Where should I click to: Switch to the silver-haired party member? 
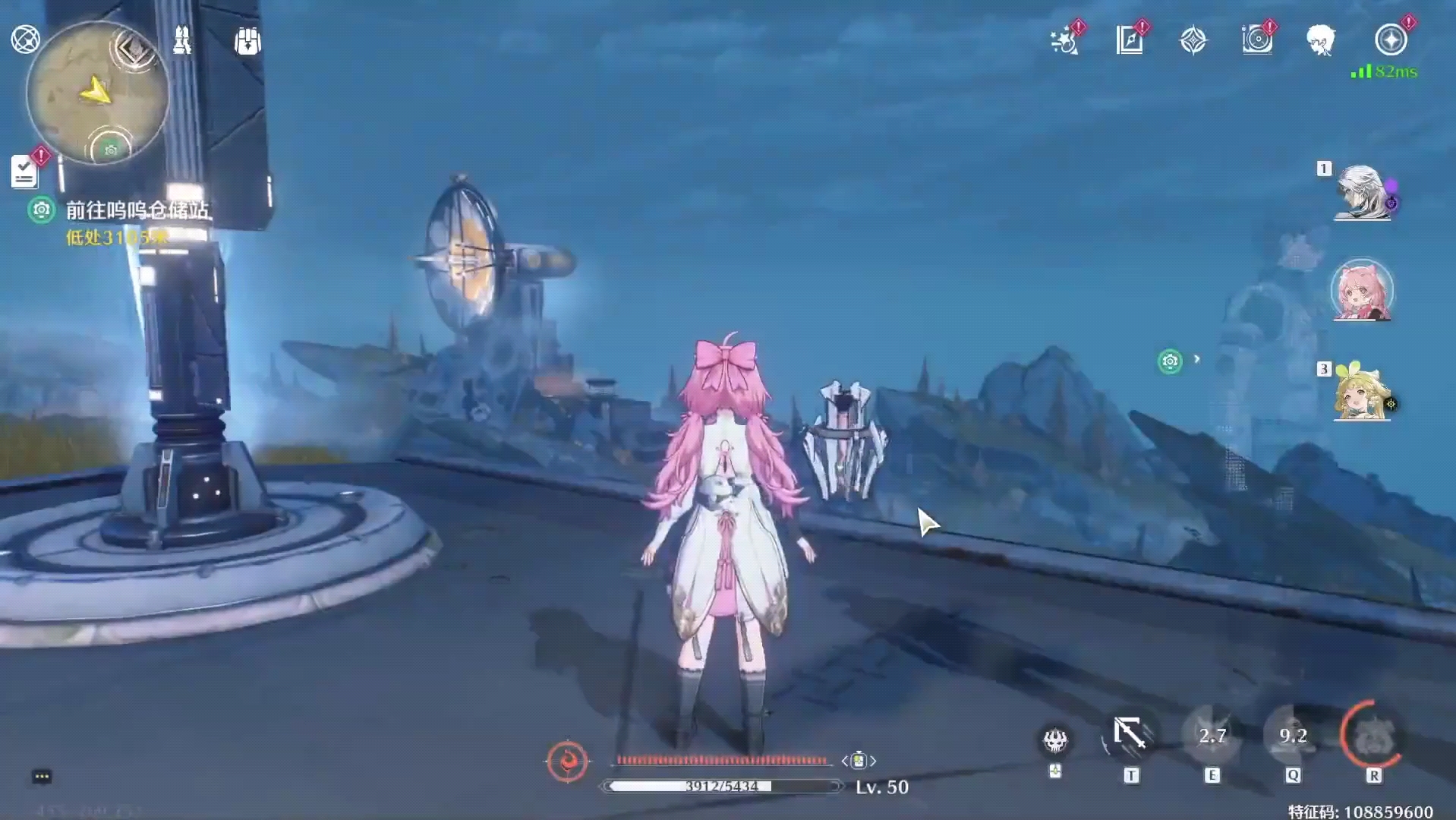[1363, 194]
